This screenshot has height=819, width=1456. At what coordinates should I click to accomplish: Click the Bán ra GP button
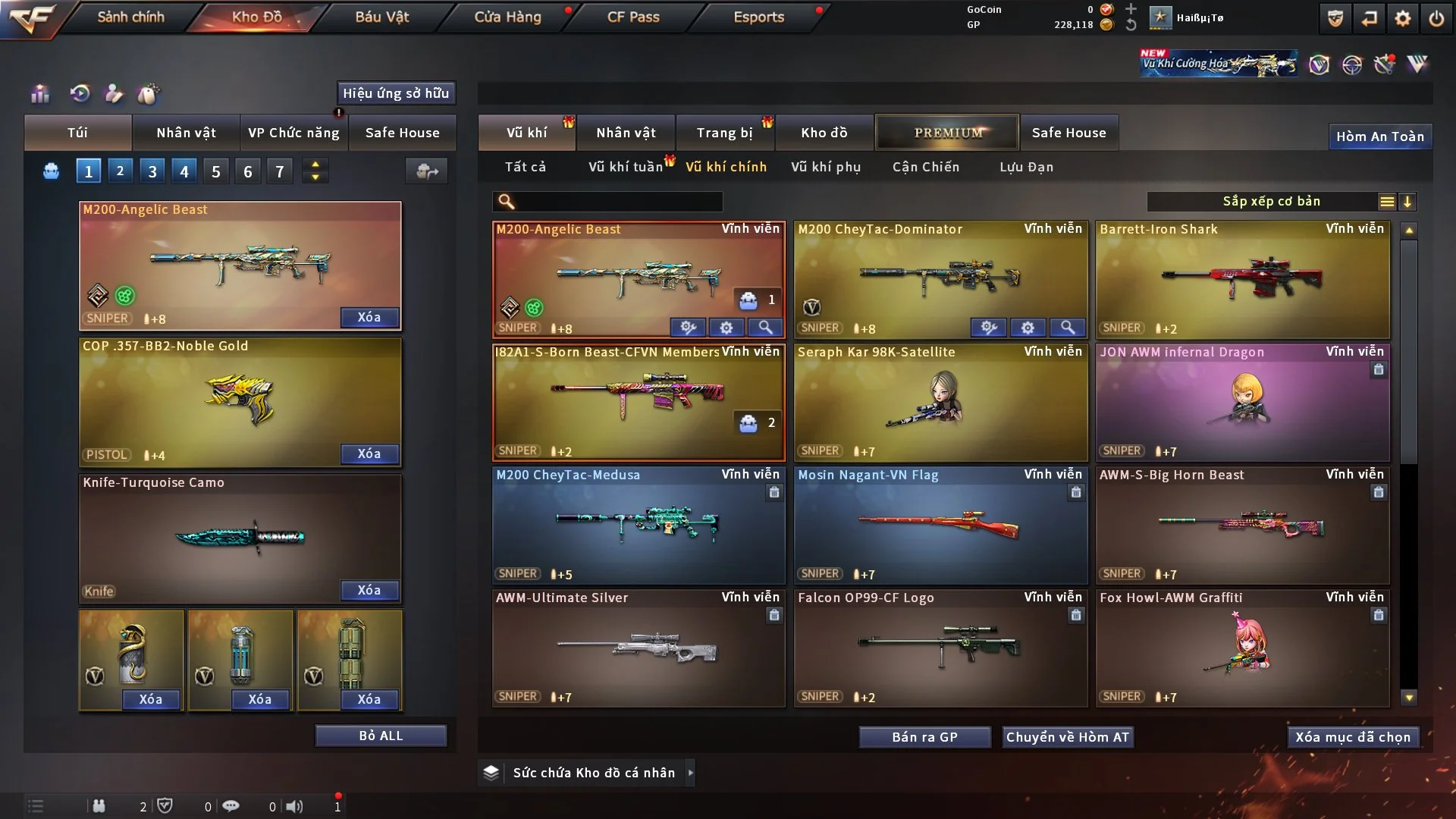point(924,737)
